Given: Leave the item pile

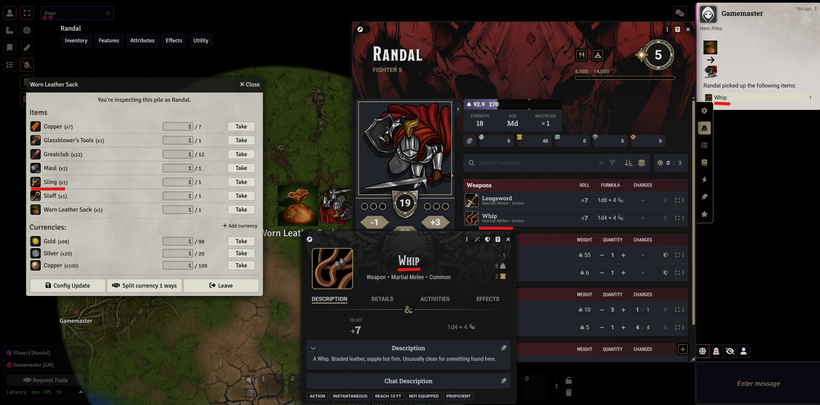Looking at the screenshot, I should (x=220, y=285).
